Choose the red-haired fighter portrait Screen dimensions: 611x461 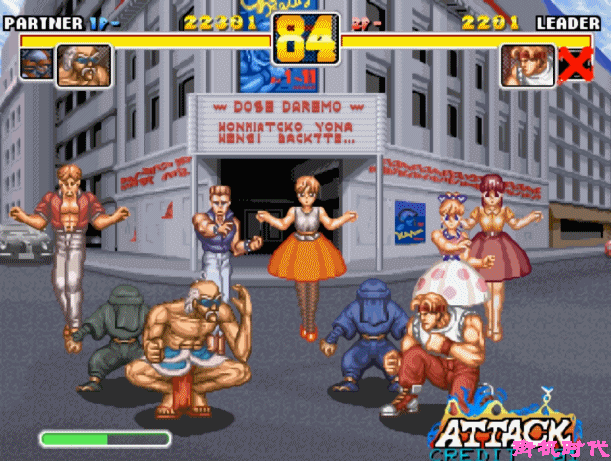tap(527, 65)
